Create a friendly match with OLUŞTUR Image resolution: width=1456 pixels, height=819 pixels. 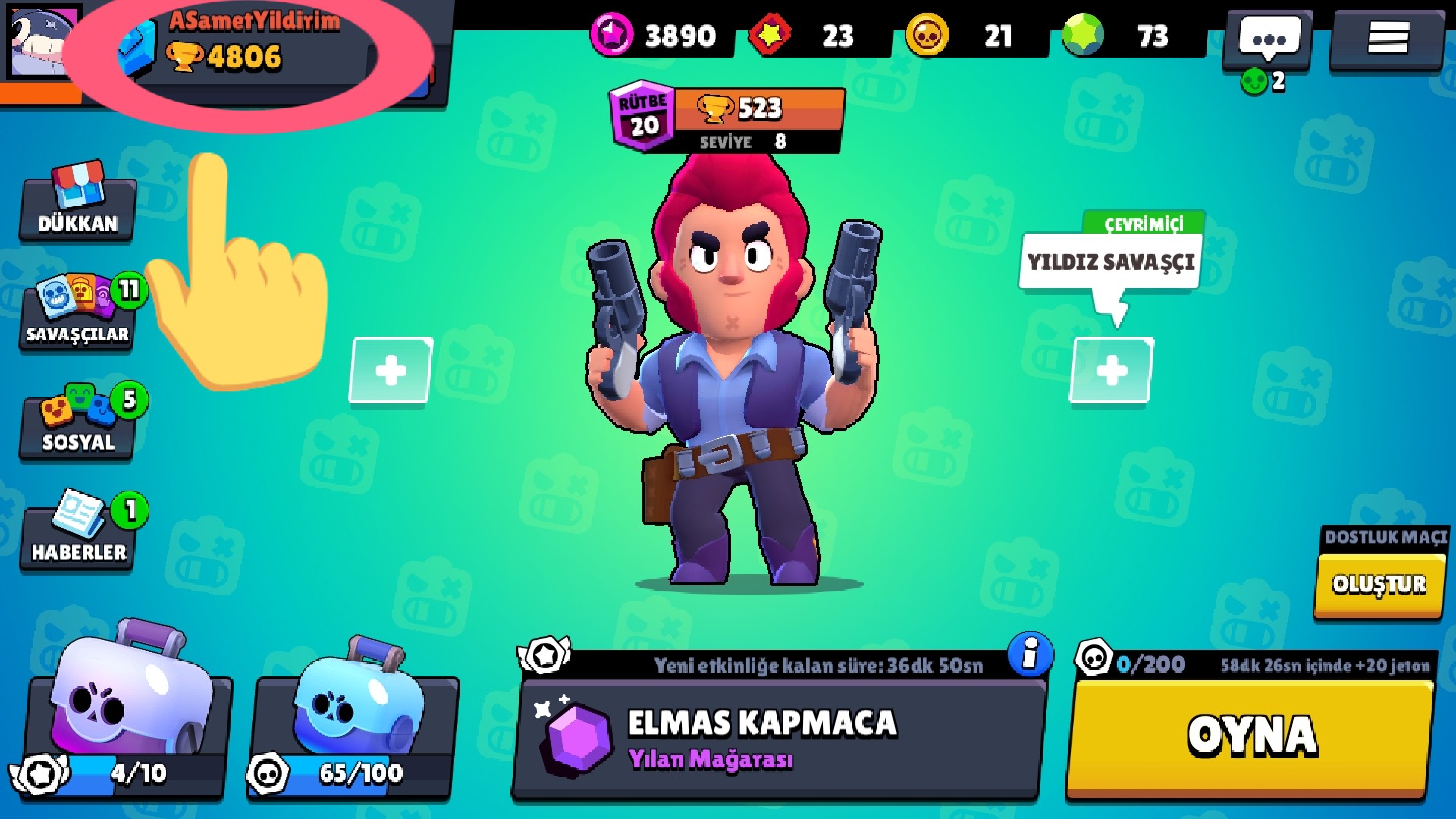(1379, 585)
